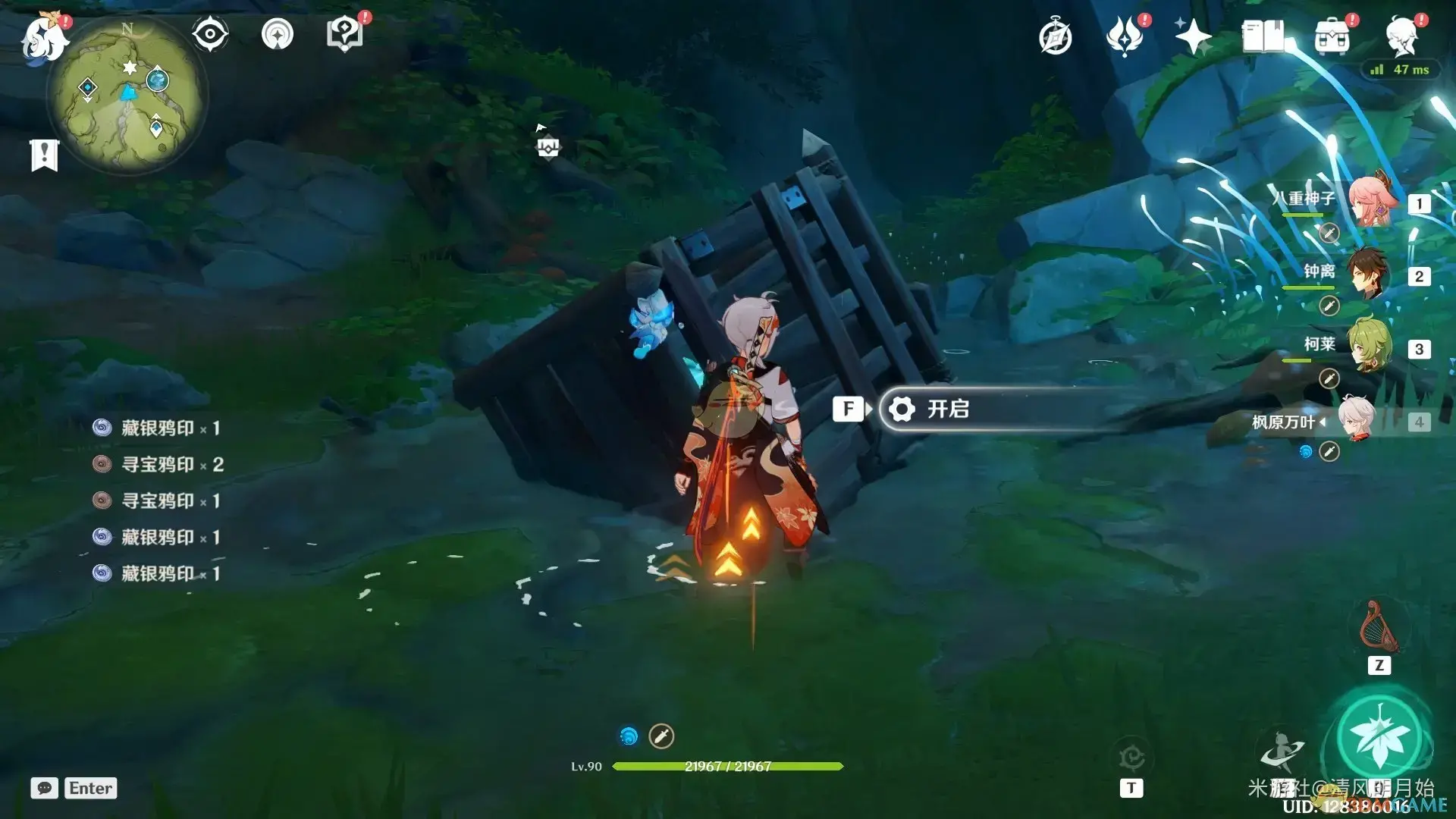Open the wish star icon
This screenshot has width=1456, height=819.
(x=1192, y=36)
